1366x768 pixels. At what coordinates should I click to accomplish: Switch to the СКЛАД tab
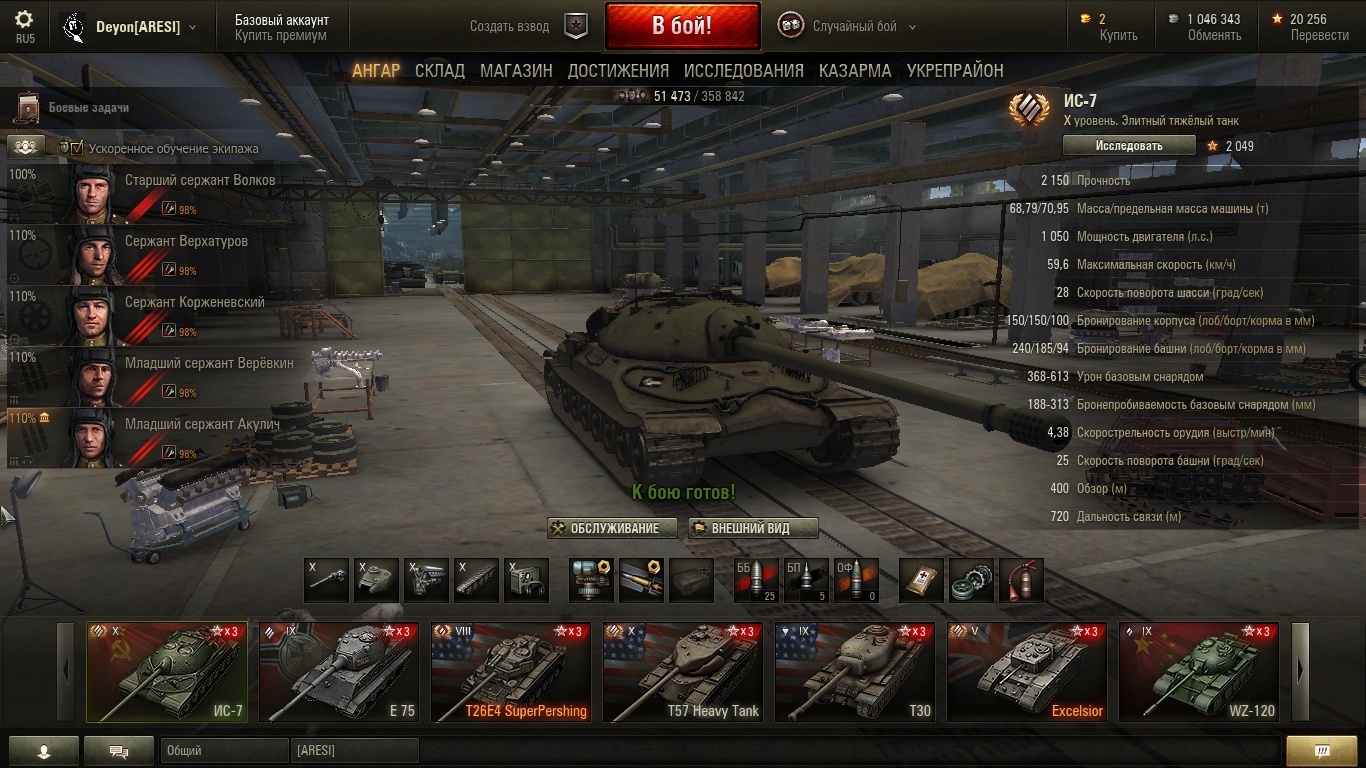point(440,70)
